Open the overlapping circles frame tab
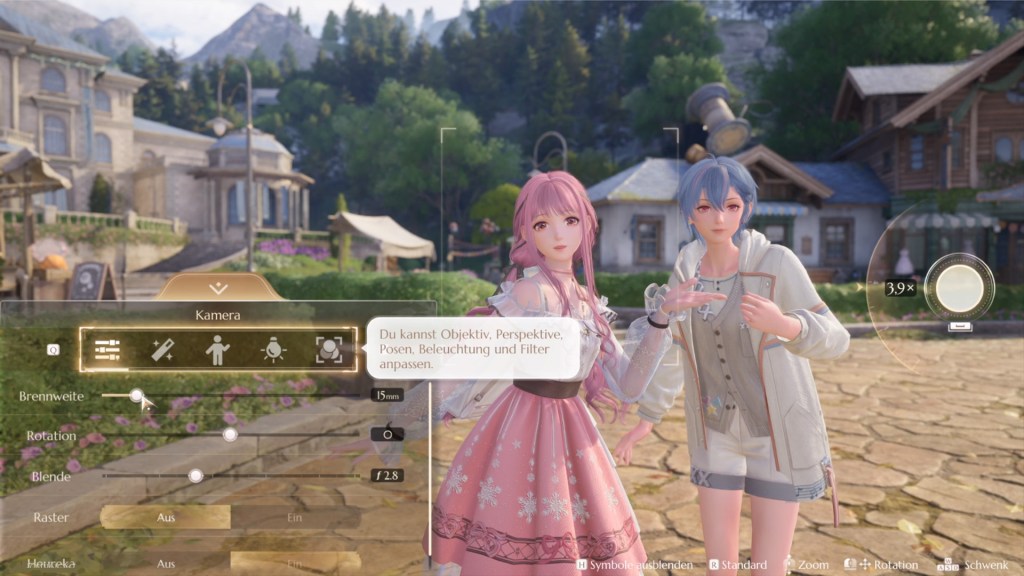This screenshot has width=1024, height=576. 328,350
